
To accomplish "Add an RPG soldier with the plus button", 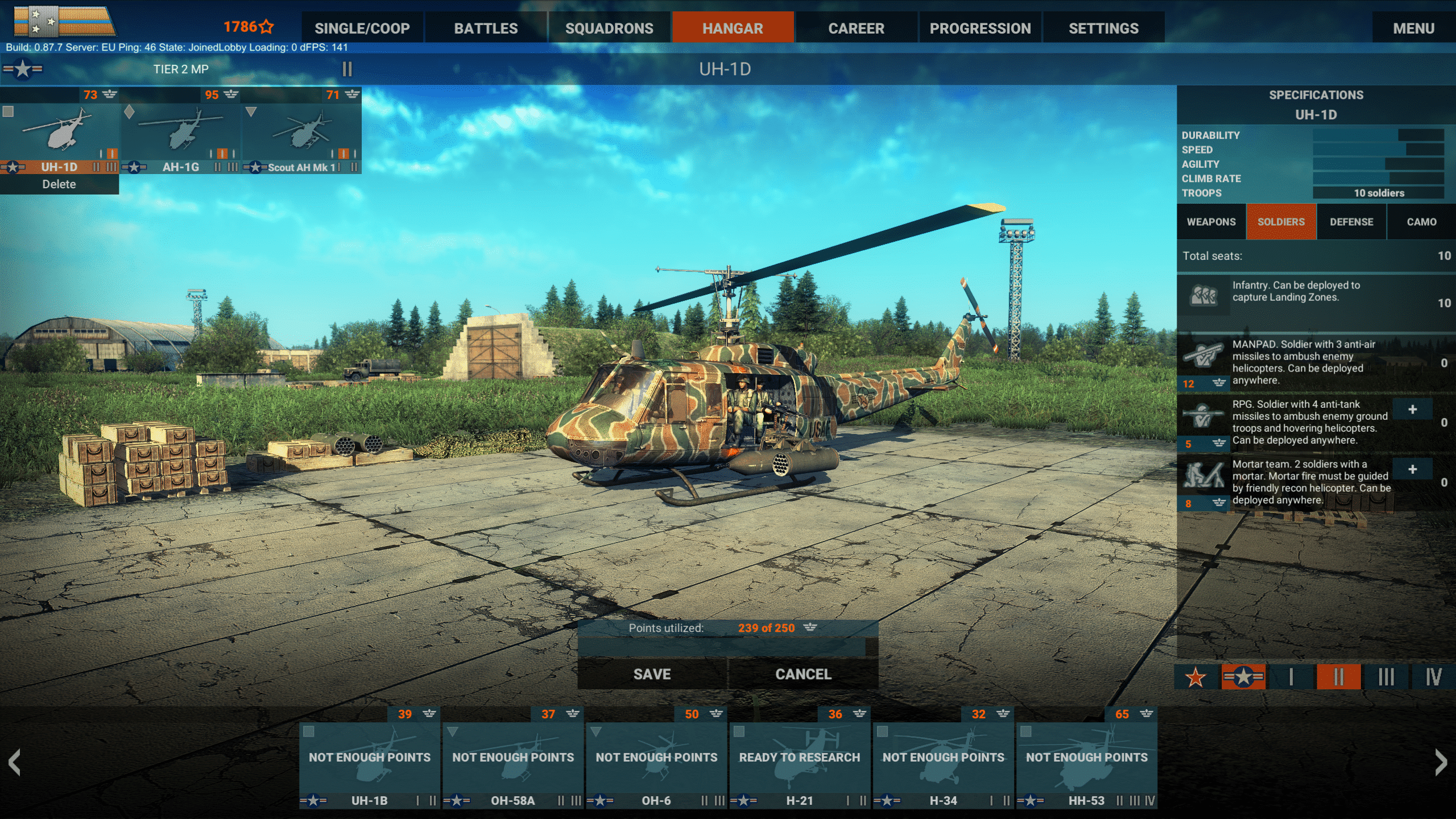I will point(1412,409).
